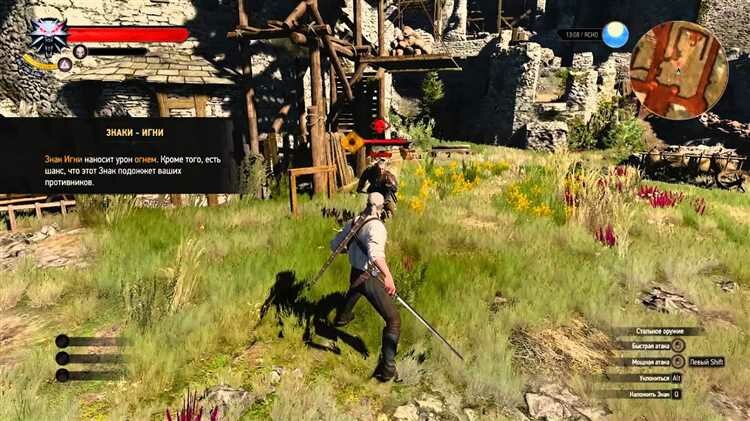The height and width of the screenshot is (421, 750).
Task: Click the blue weather orb beside the clock
Action: click(615, 36)
